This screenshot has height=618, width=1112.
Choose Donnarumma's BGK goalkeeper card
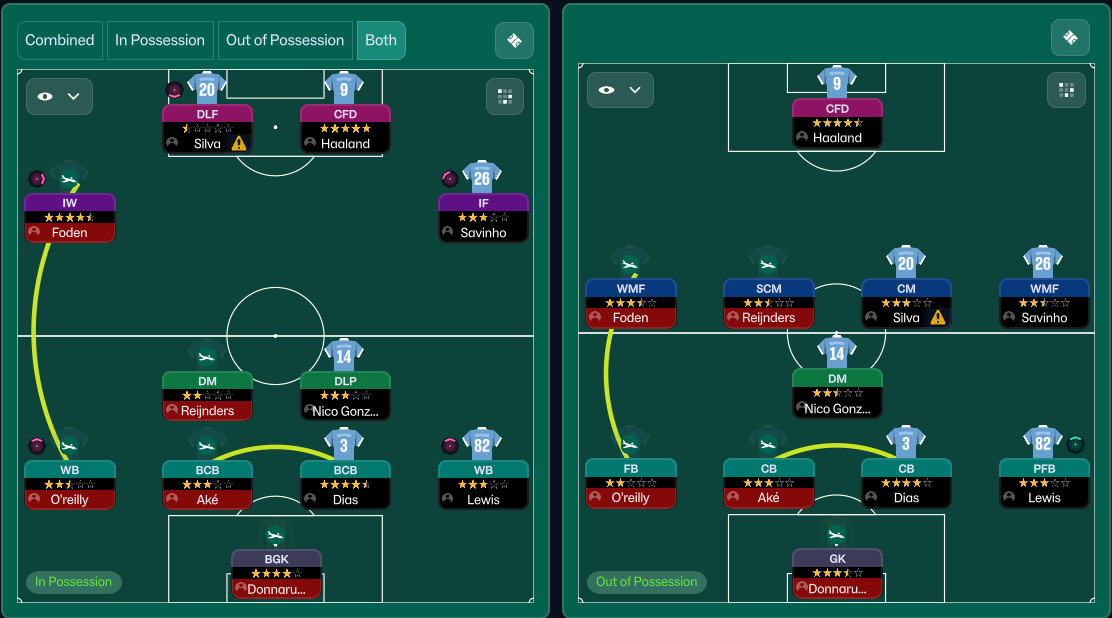[x=276, y=574]
